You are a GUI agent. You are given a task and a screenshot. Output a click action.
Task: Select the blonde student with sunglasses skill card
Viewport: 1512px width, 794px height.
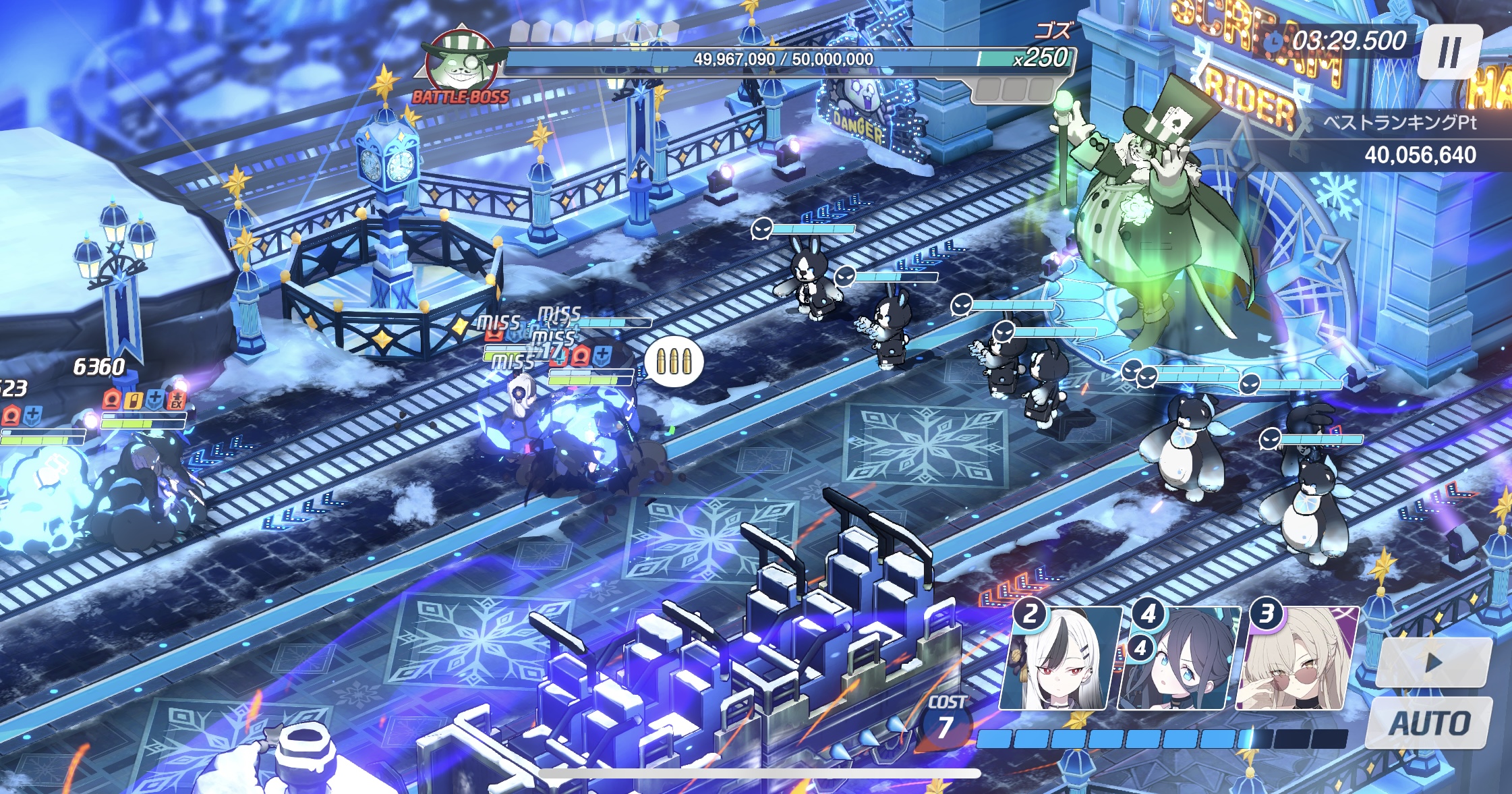click(1296, 660)
